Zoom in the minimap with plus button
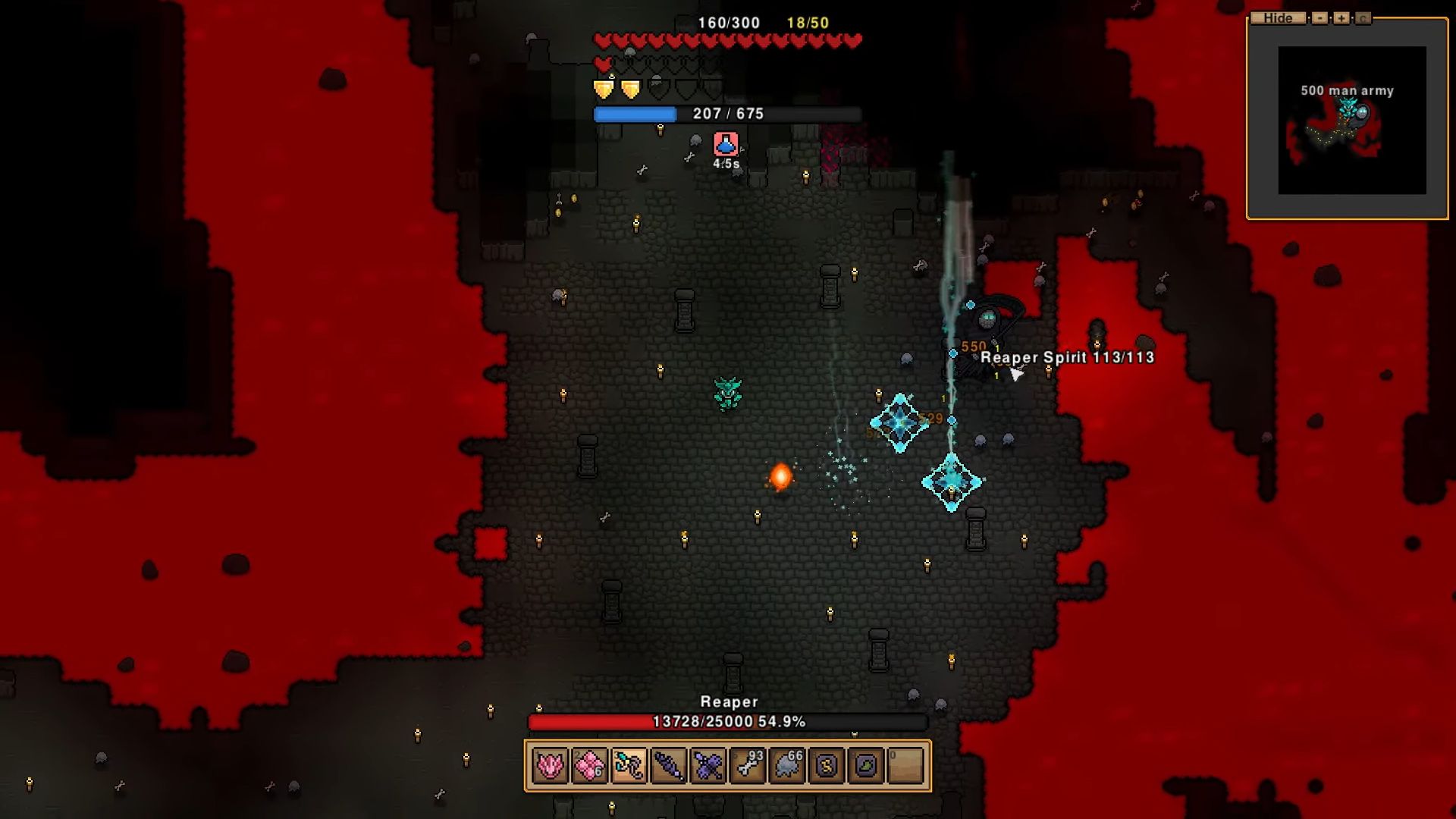Screen dimensions: 1456x819 (x=1341, y=18)
